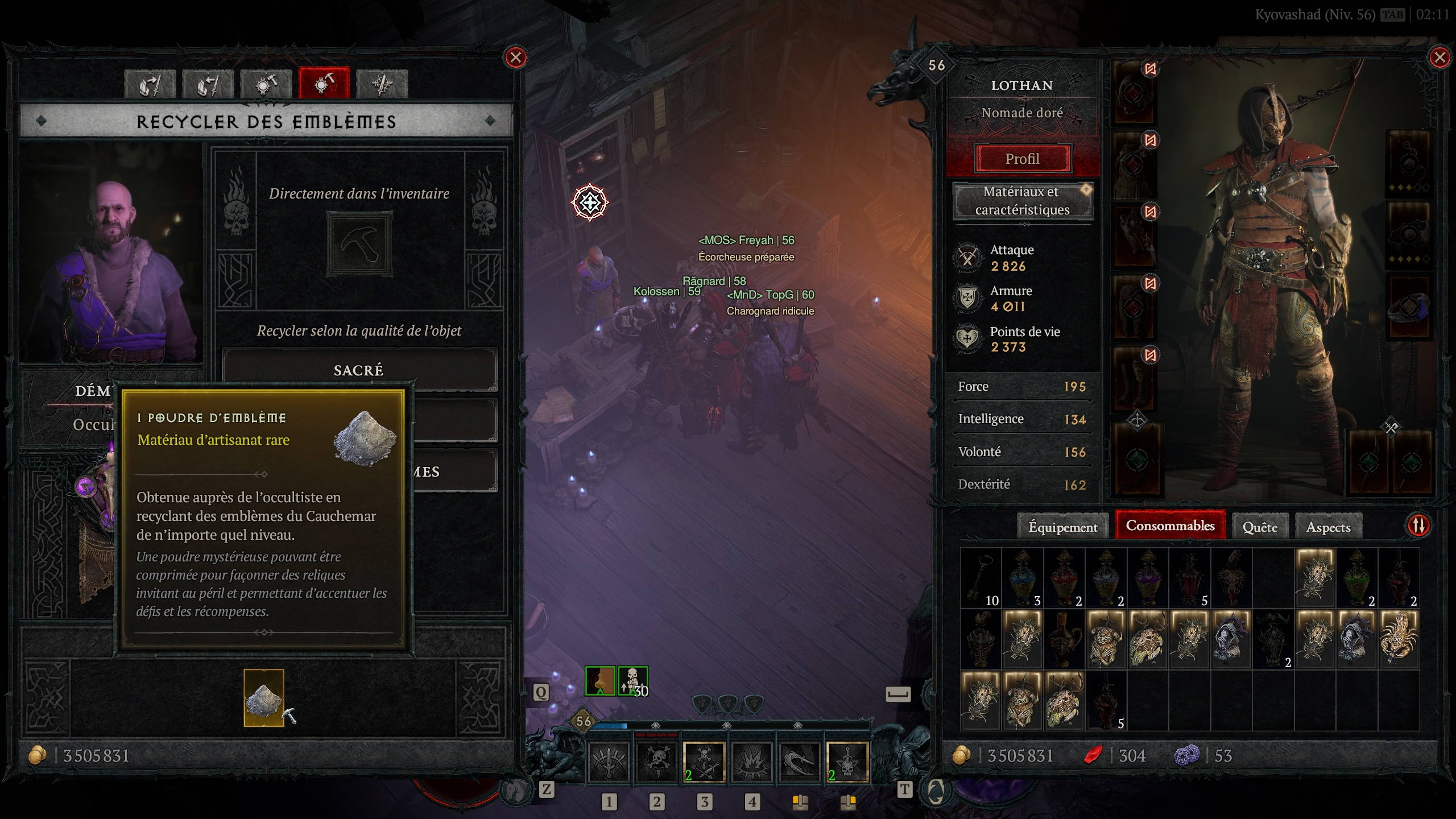This screenshot has width=1456, height=819.
Task: Select the Poudre d'emblème result slot
Action: [x=264, y=697]
